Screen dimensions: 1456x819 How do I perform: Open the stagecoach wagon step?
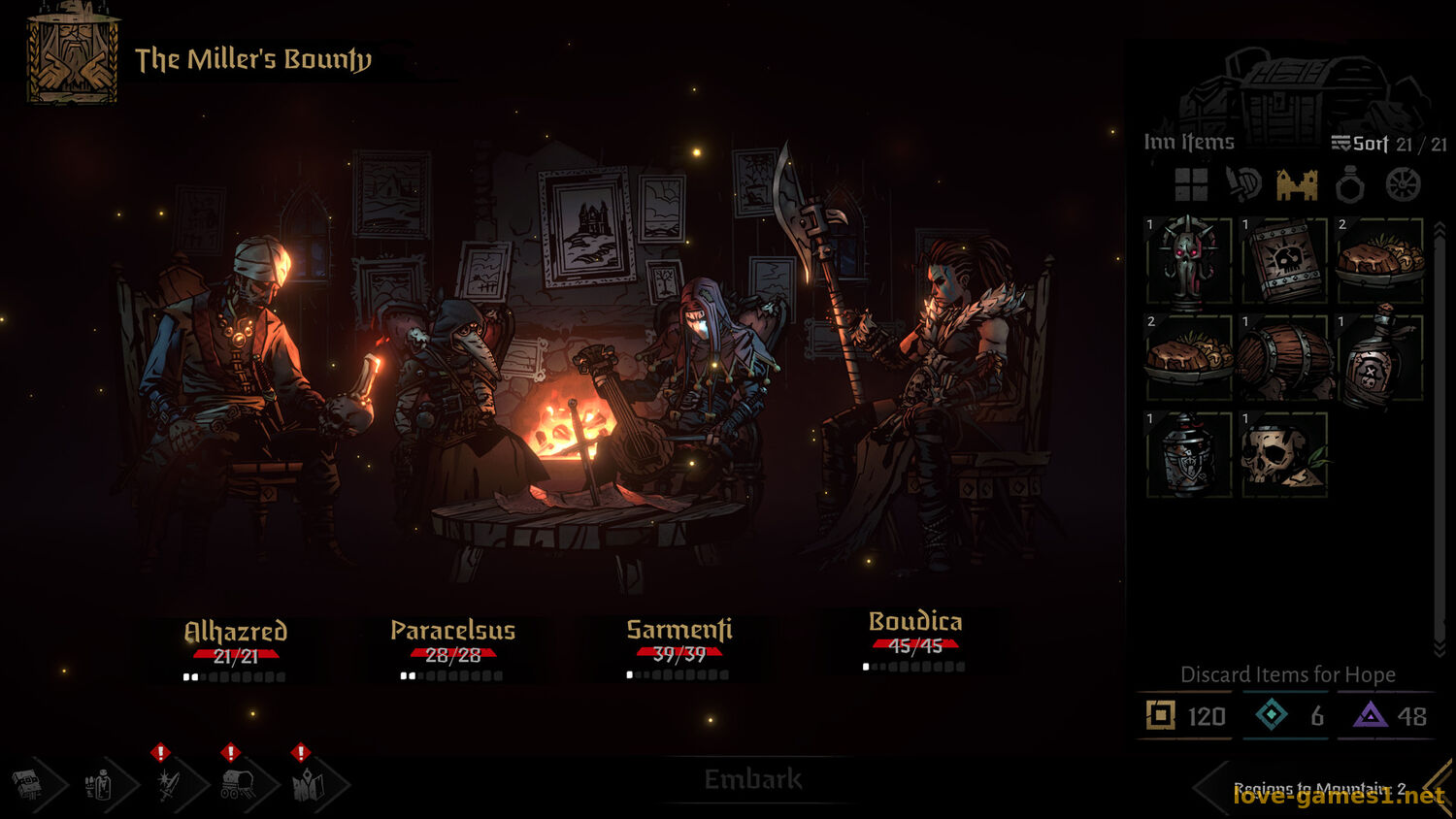pos(239,784)
